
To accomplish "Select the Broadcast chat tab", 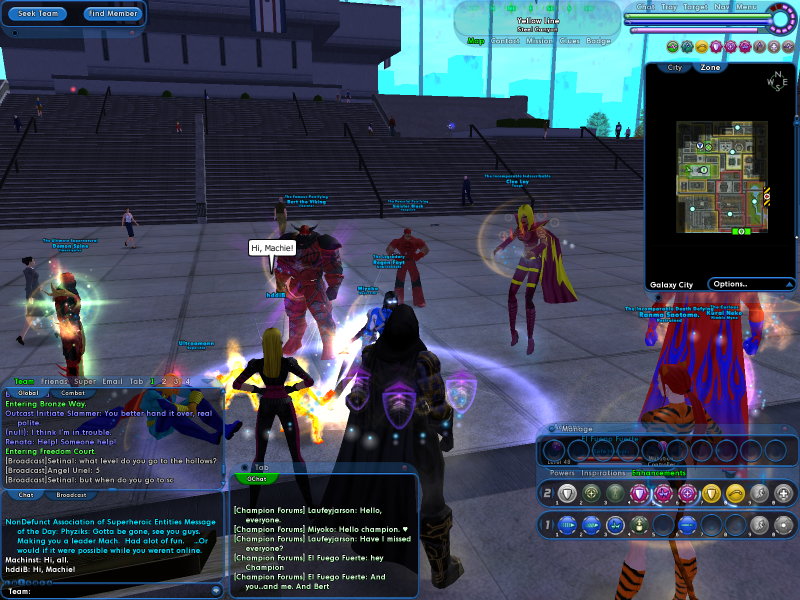I will [x=71, y=495].
